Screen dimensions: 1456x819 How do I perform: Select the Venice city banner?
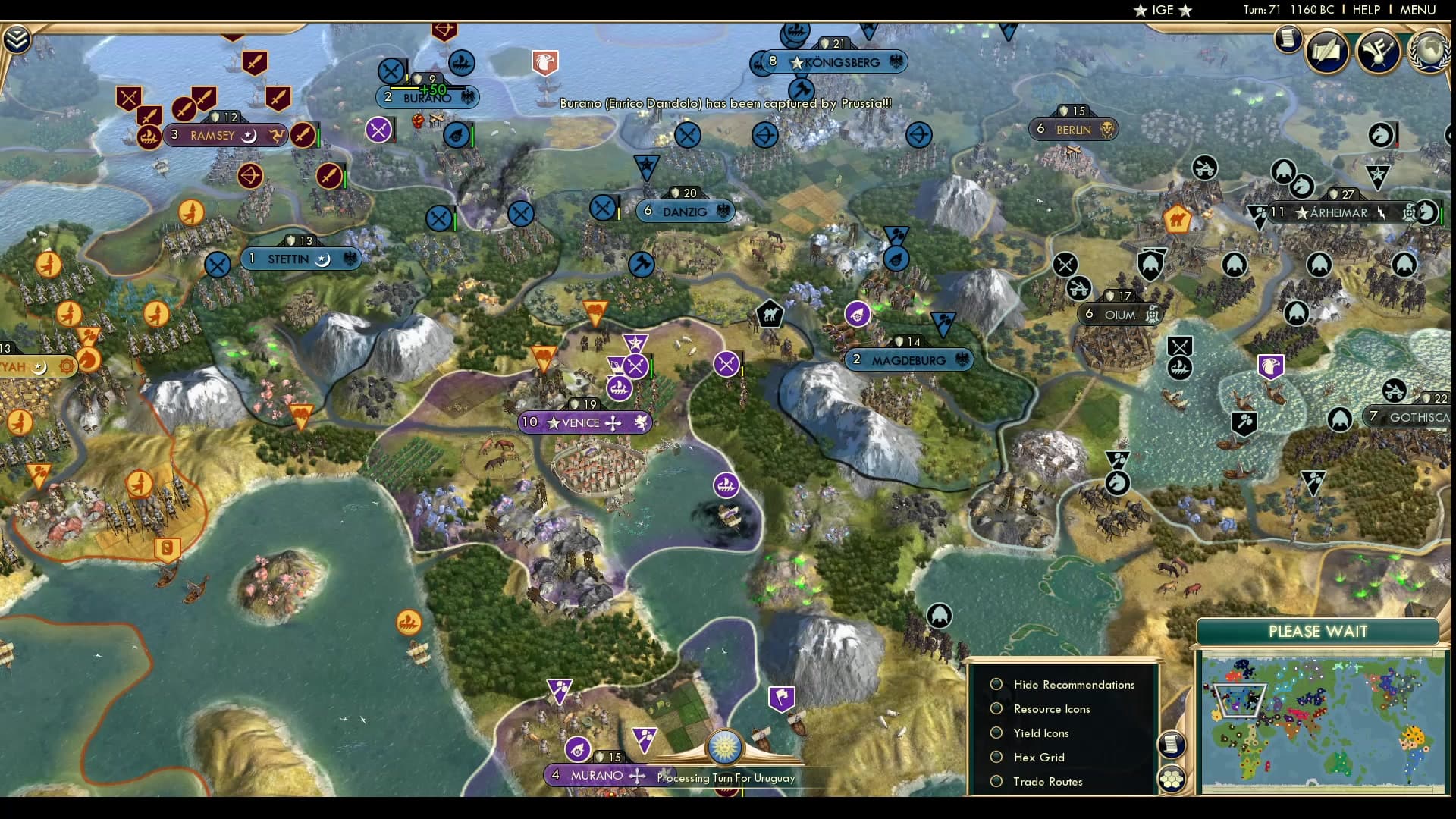tap(582, 422)
